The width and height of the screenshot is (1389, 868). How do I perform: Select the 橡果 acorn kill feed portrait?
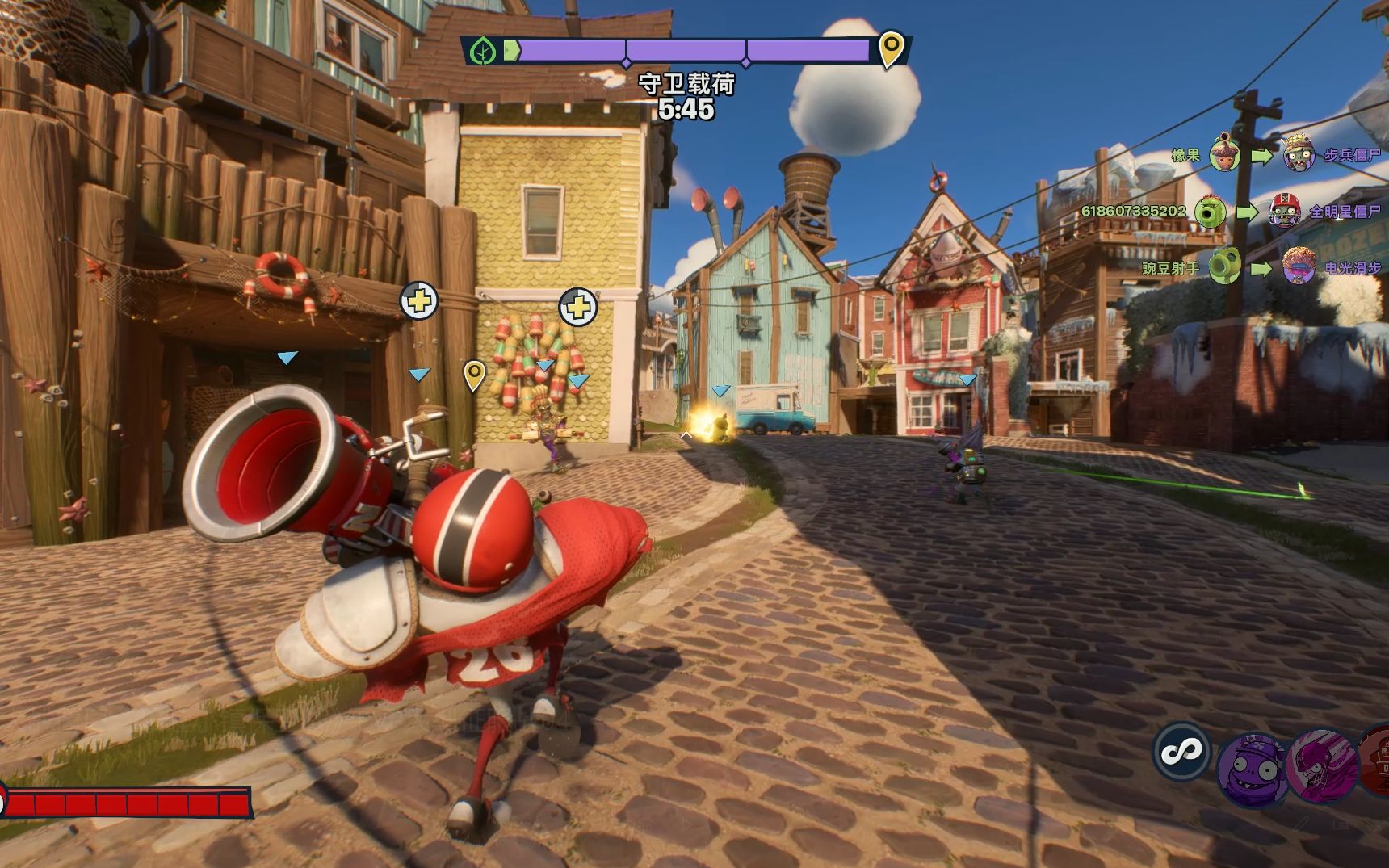pos(1224,154)
